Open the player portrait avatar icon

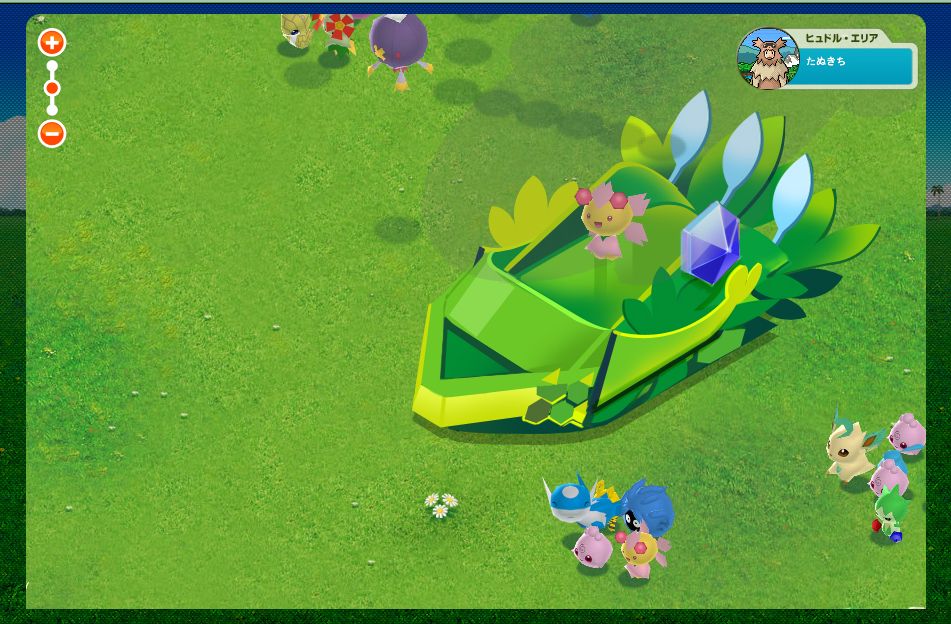[x=768, y=58]
